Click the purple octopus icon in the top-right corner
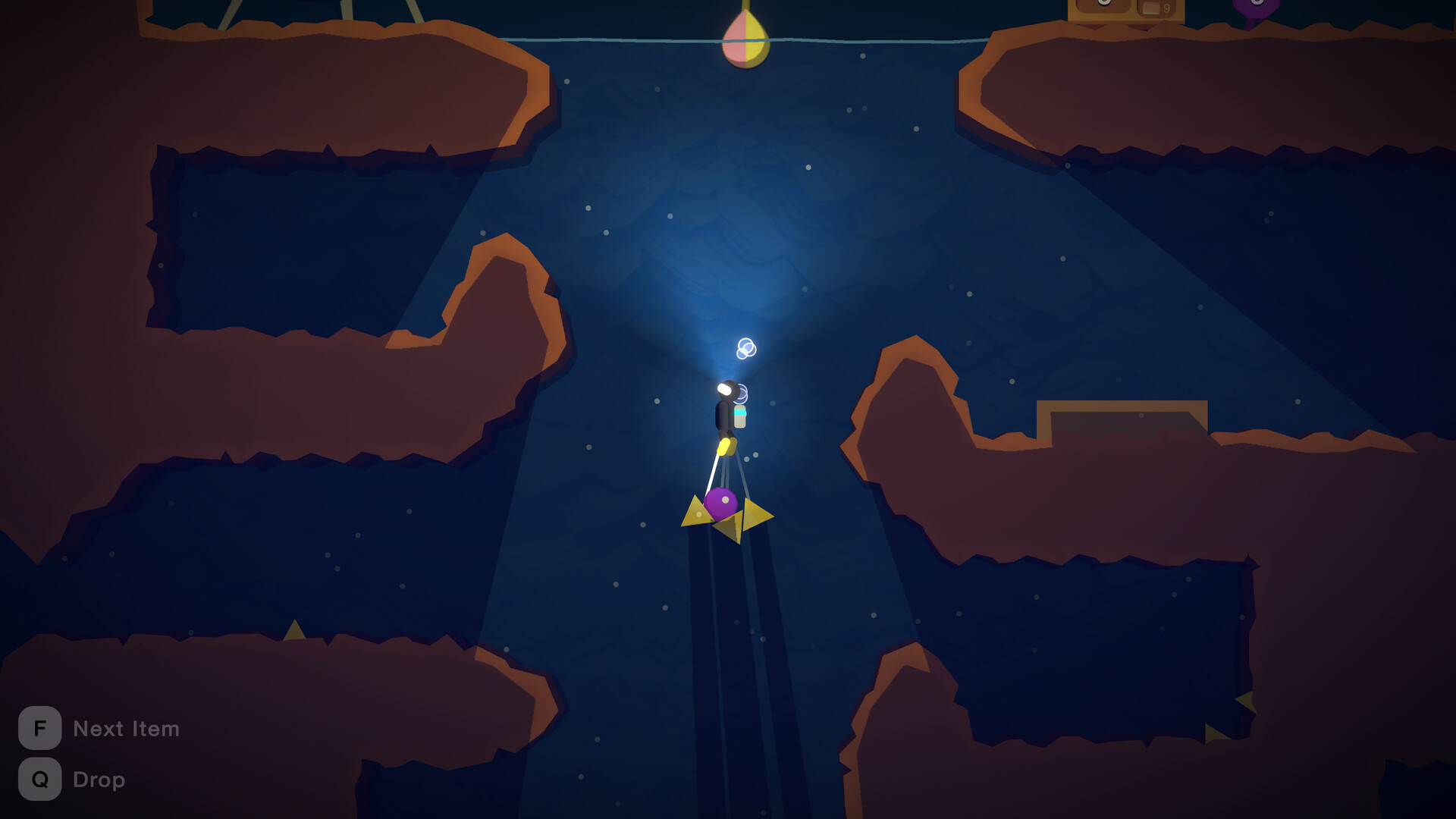The height and width of the screenshot is (819, 1456). [x=1256, y=8]
